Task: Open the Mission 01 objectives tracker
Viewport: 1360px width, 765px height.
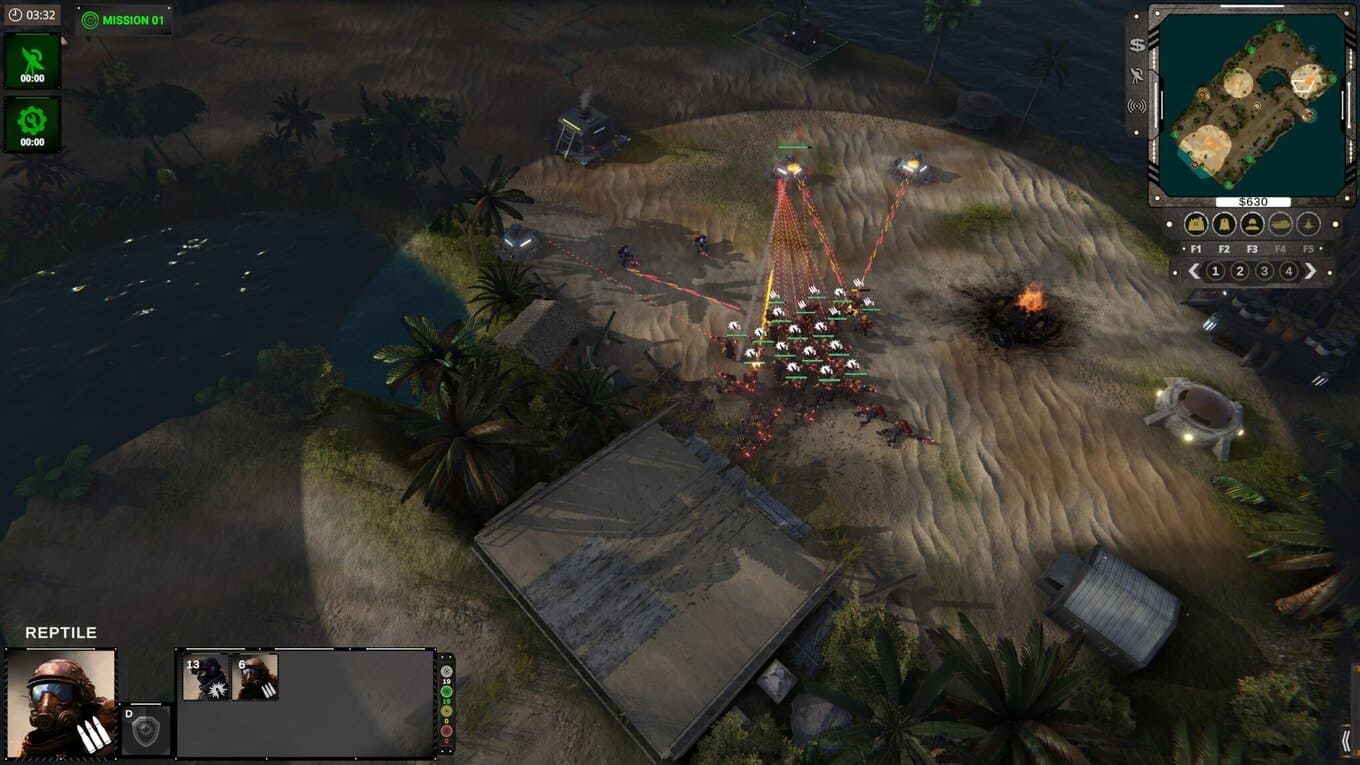Action: click(124, 20)
